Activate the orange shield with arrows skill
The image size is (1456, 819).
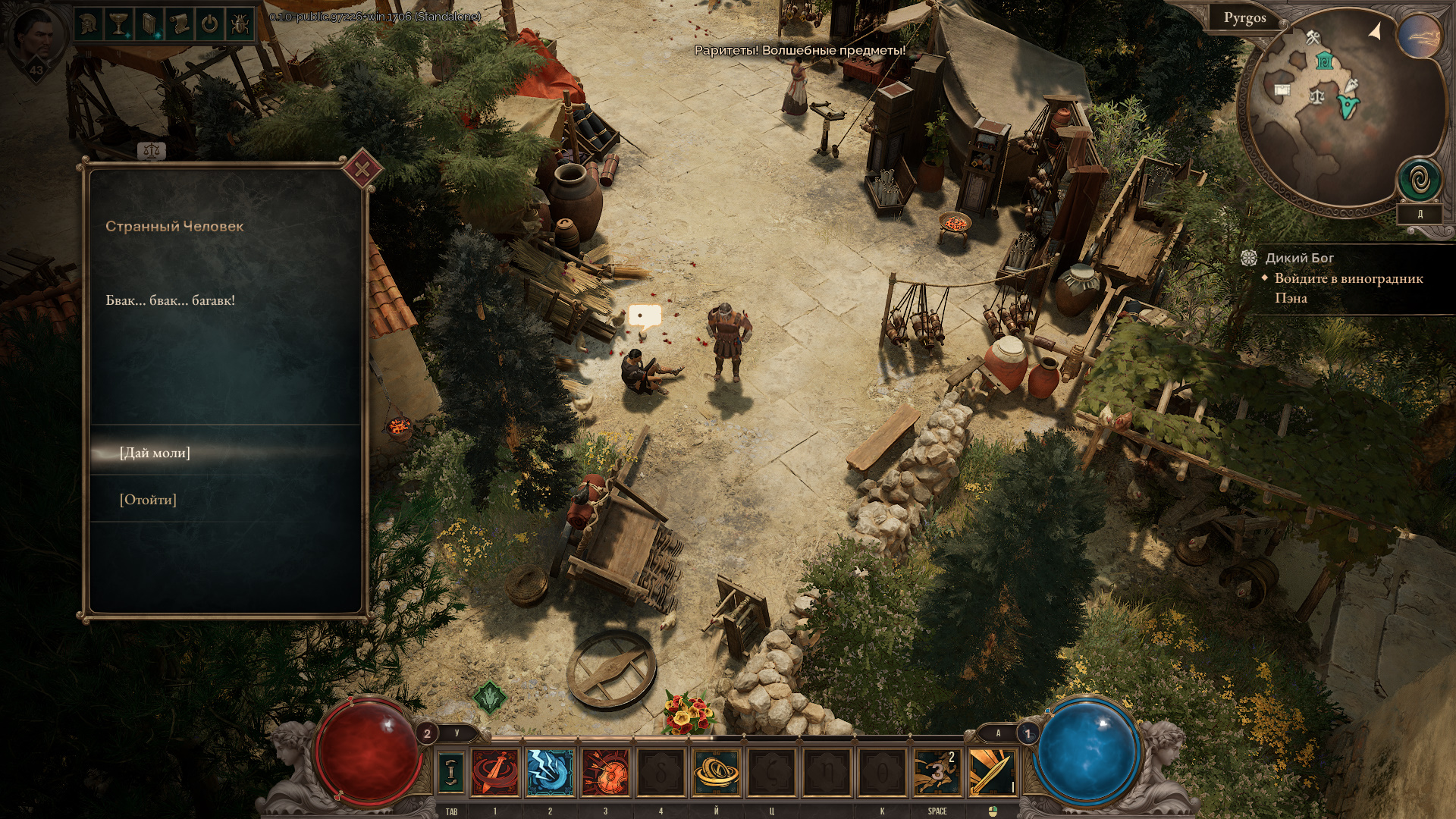click(605, 772)
